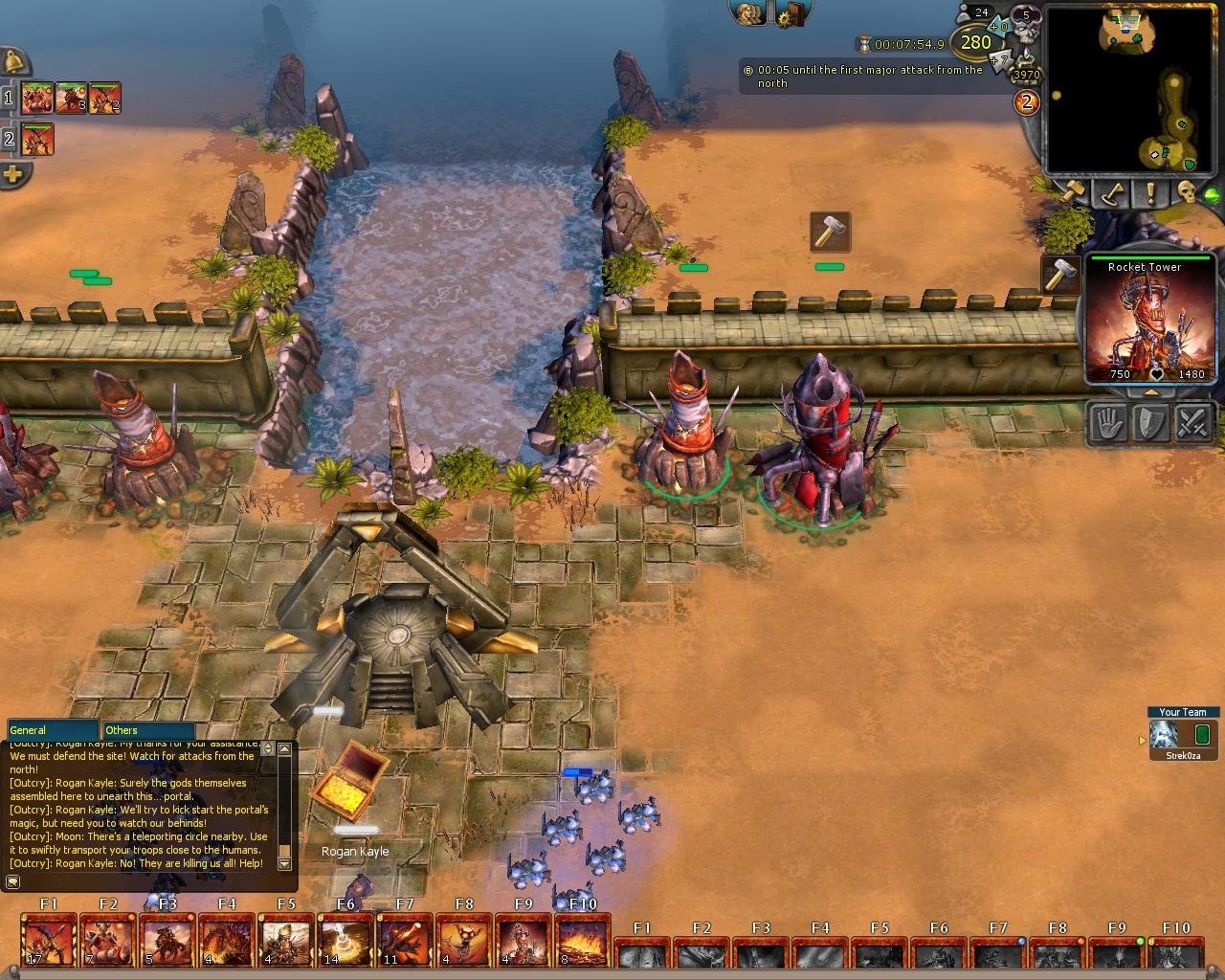Set the shield defensive stance
Image resolution: width=1225 pixels, height=980 pixels.
tap(1151, 422)
